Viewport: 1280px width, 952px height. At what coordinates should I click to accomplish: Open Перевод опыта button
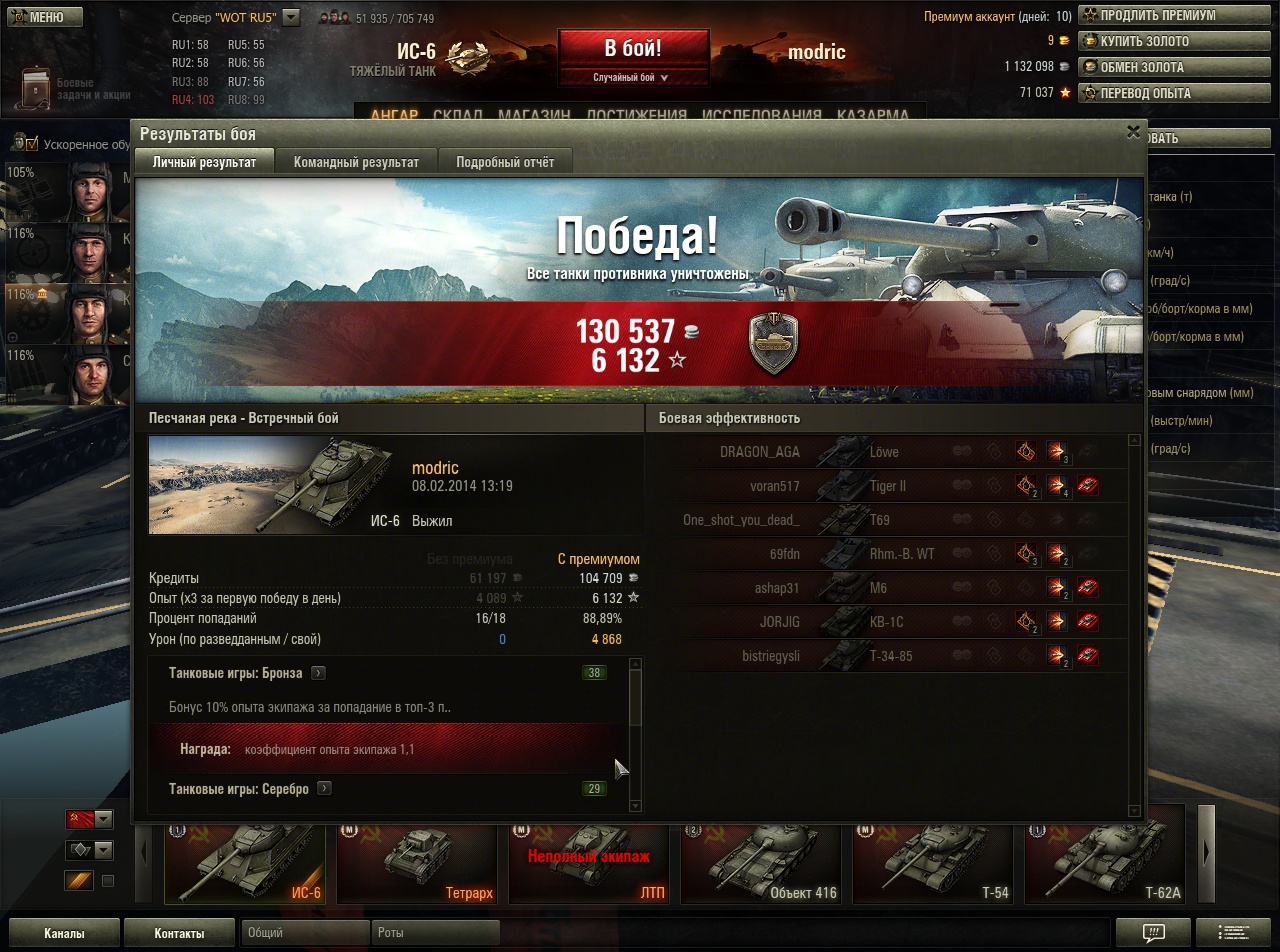click(x=1144, y=93)
